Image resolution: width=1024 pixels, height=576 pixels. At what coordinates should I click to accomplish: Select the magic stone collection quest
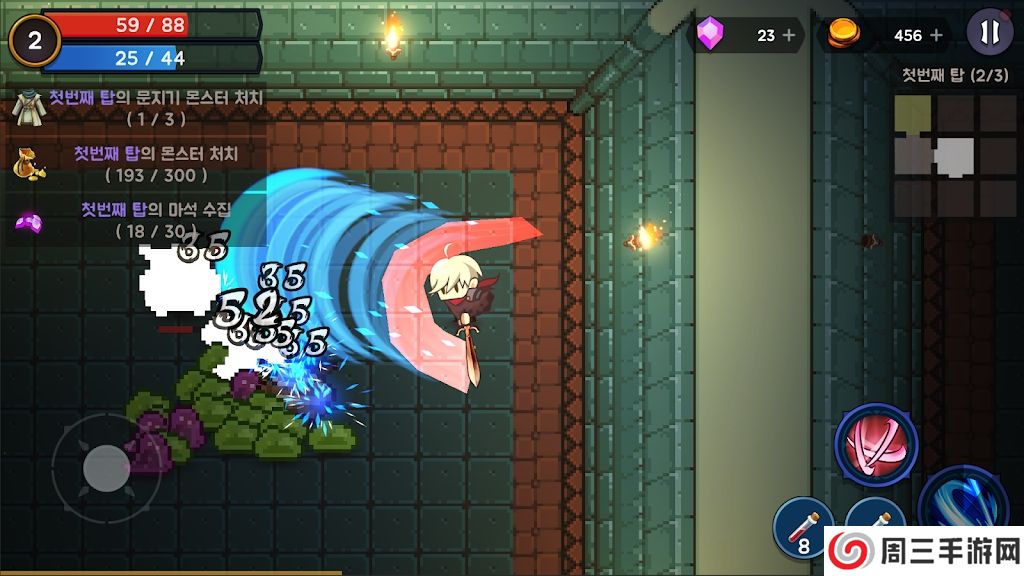click(140, 219)
